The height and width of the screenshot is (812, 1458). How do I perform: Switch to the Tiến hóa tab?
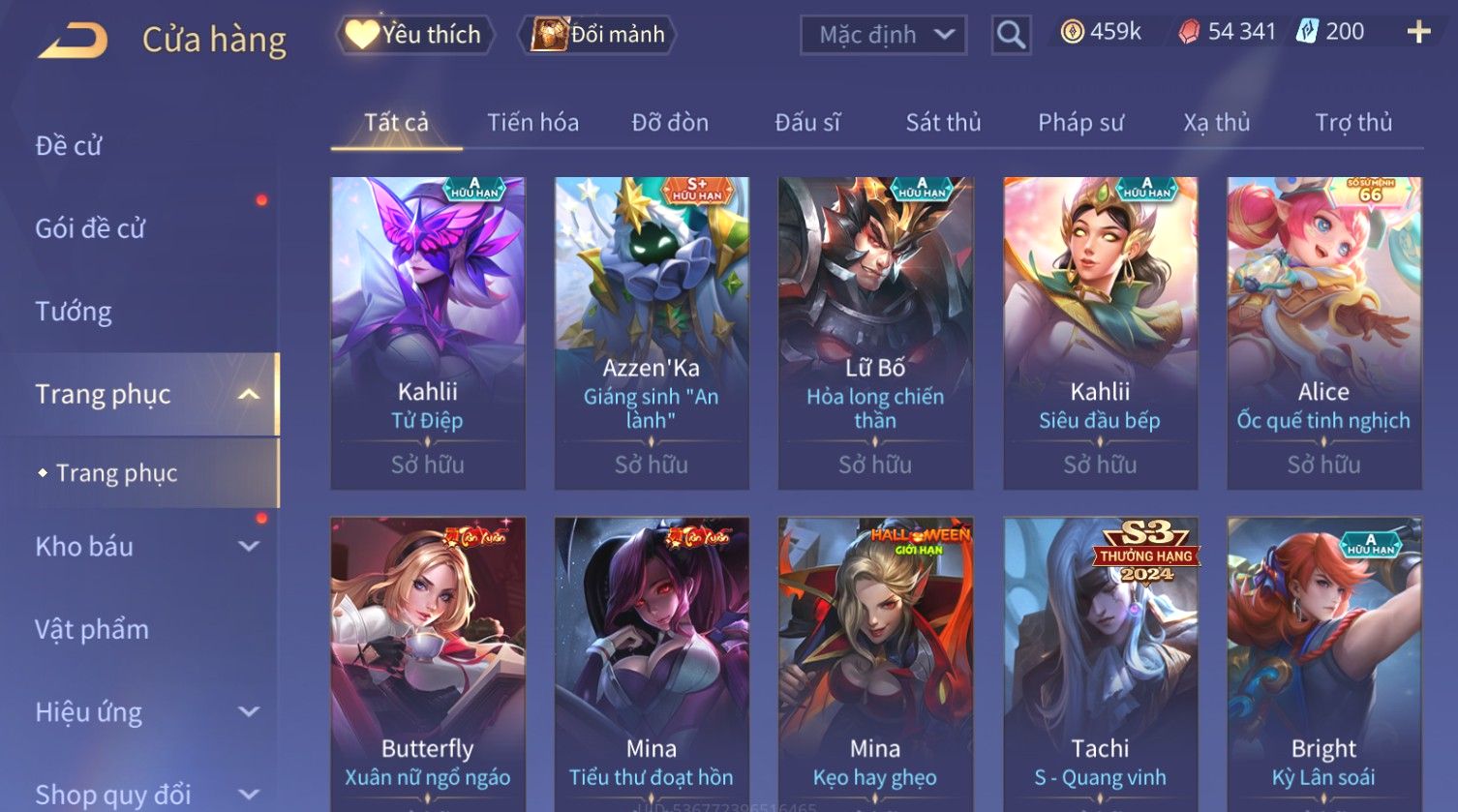(532, 123)
